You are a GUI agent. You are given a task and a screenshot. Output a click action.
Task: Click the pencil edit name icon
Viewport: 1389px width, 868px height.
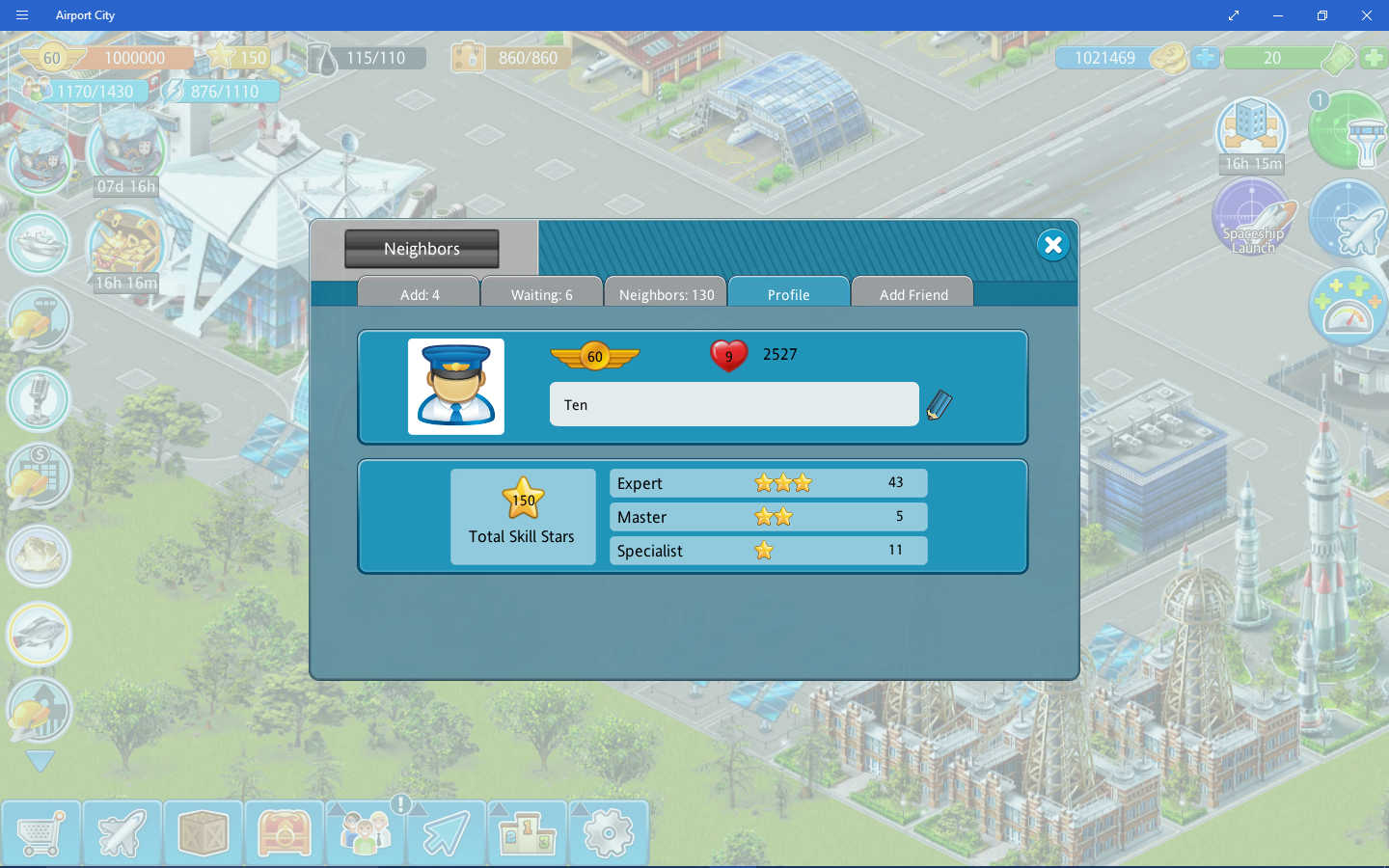[940, 405]
